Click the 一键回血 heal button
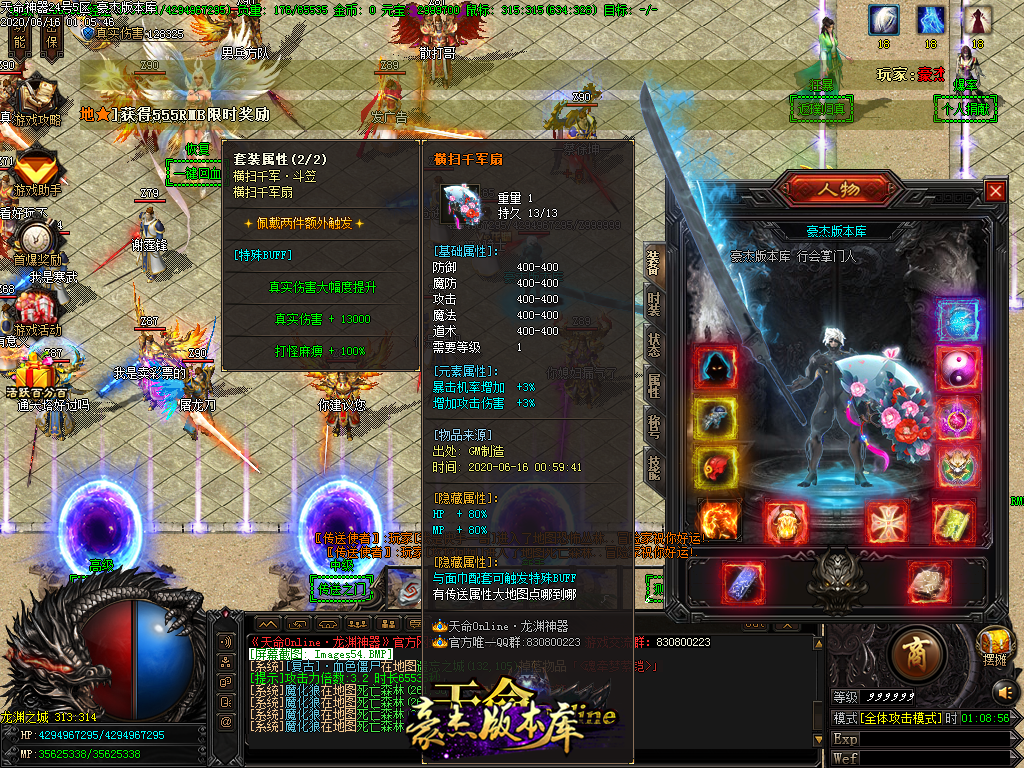 (x=196, y=172)
